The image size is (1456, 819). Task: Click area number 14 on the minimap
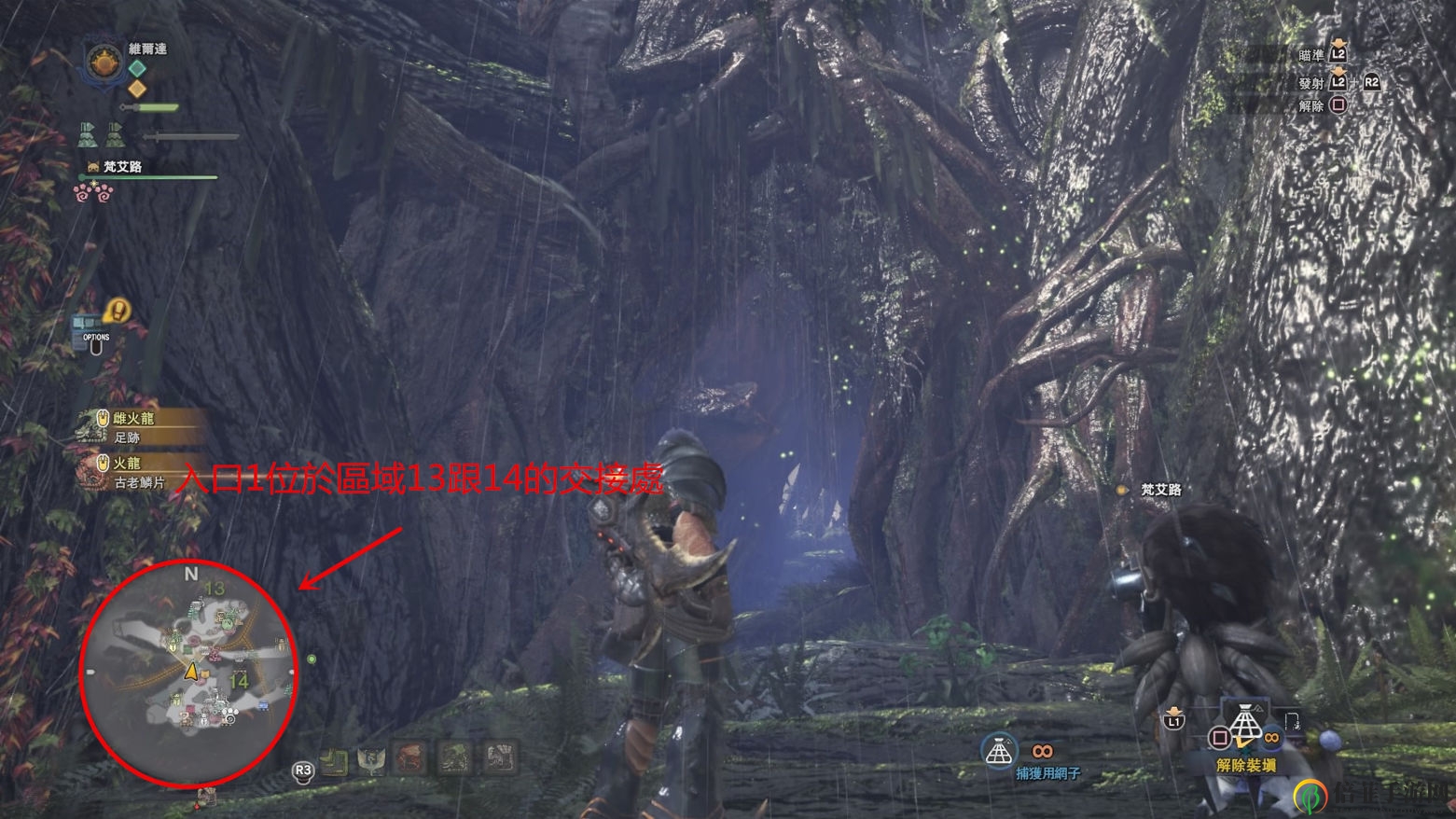[239, 681]
